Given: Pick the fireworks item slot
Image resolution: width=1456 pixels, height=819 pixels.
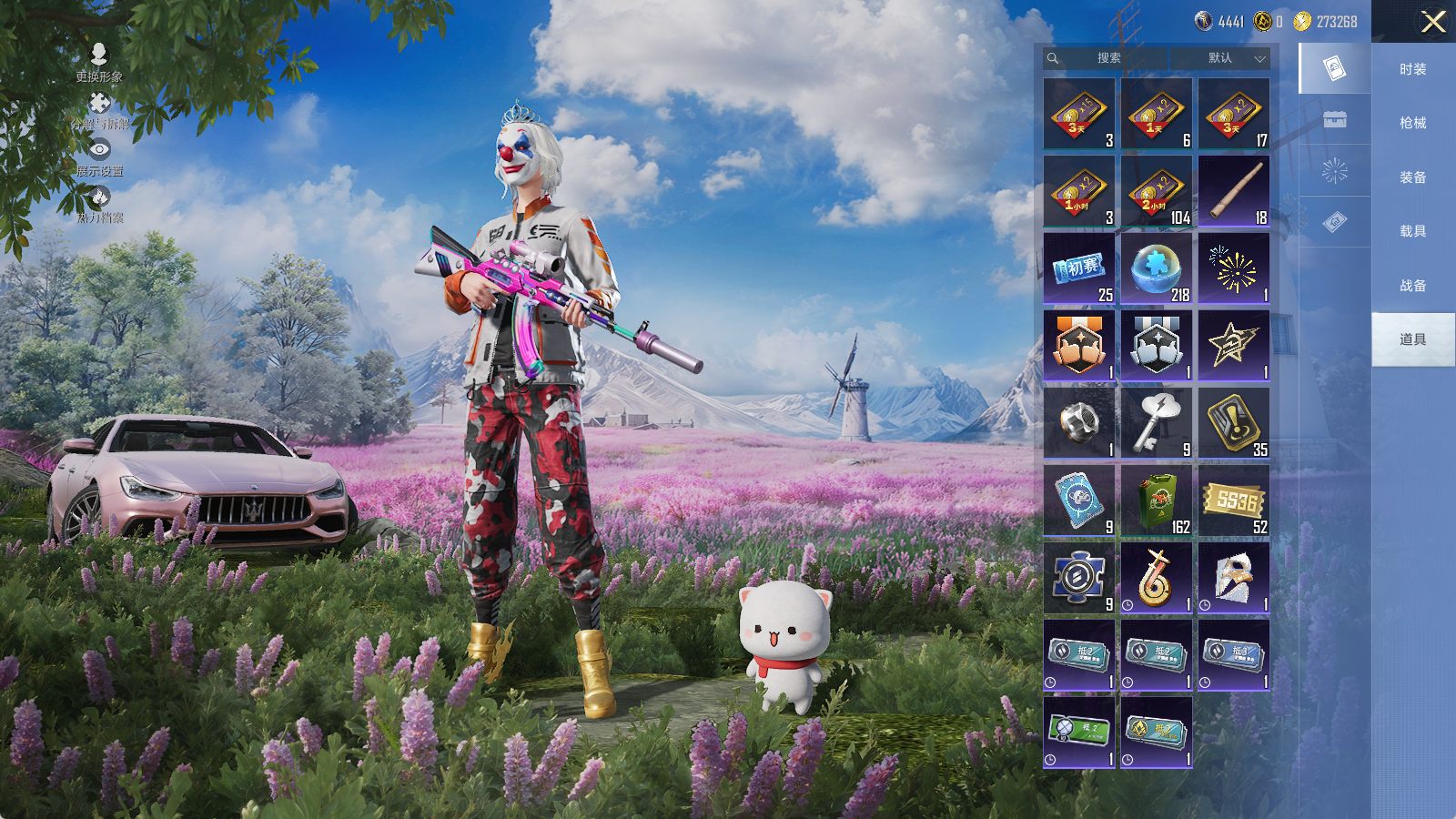Looking at the screenshot, I should pos(1234,268).
